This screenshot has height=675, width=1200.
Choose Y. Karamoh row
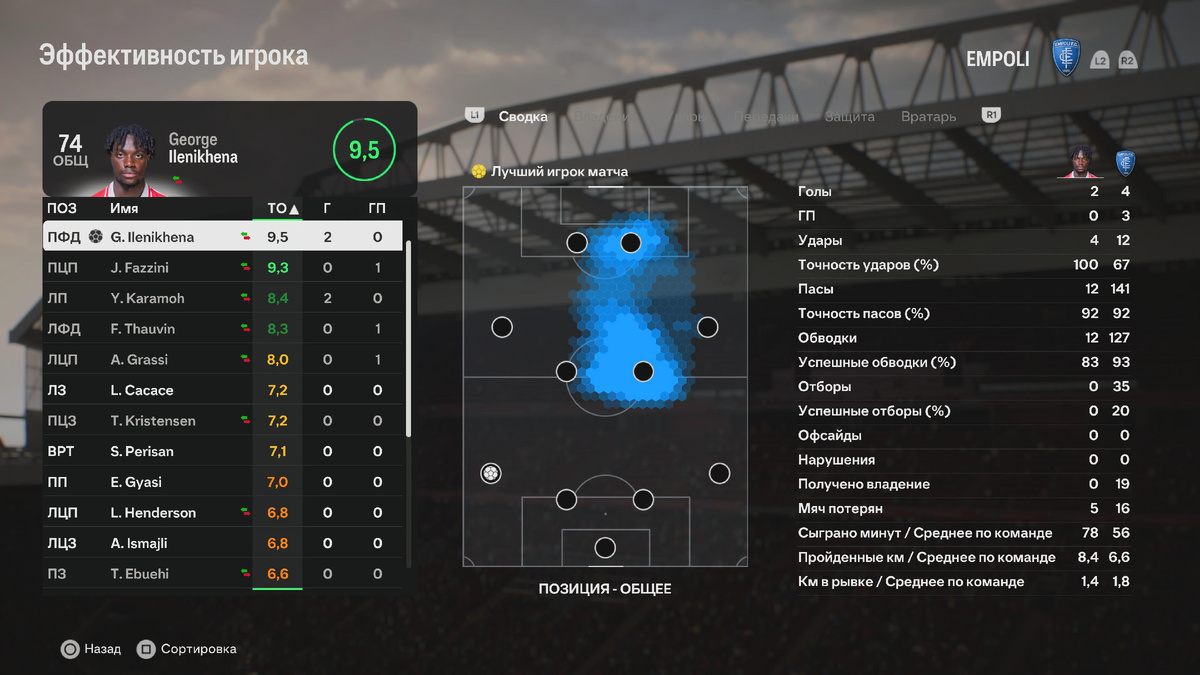223,298
